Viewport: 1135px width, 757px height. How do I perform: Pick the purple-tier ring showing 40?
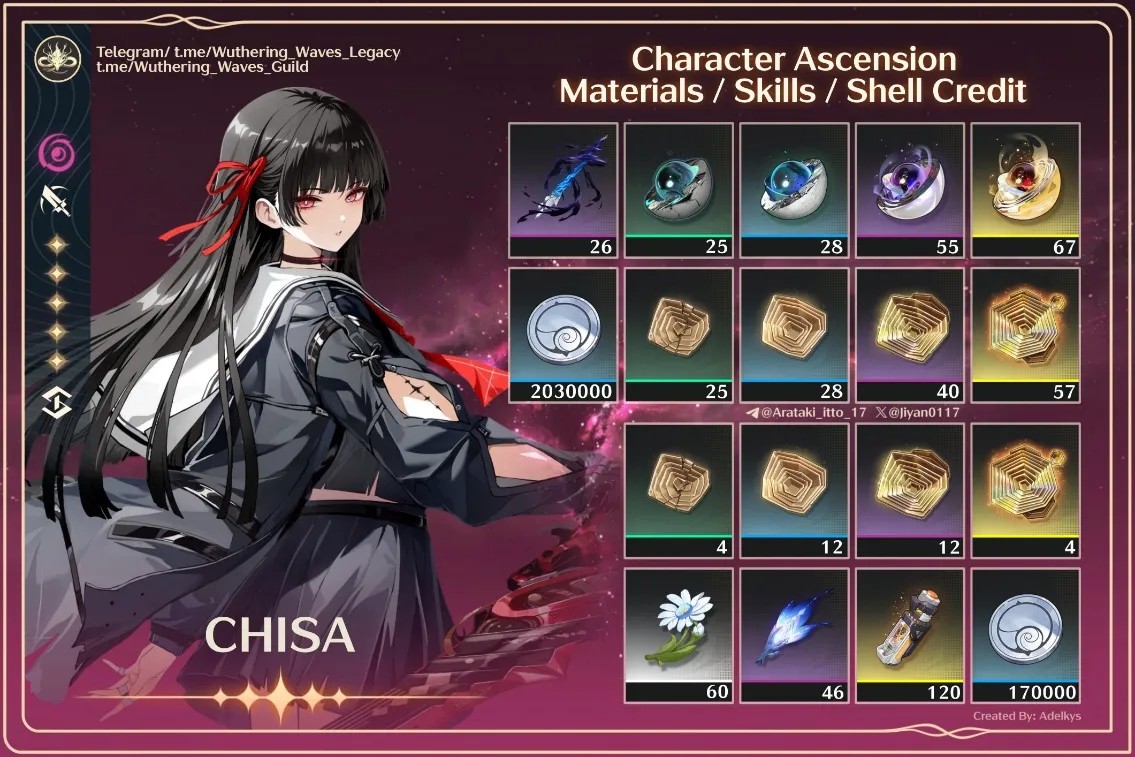(910, 334)
